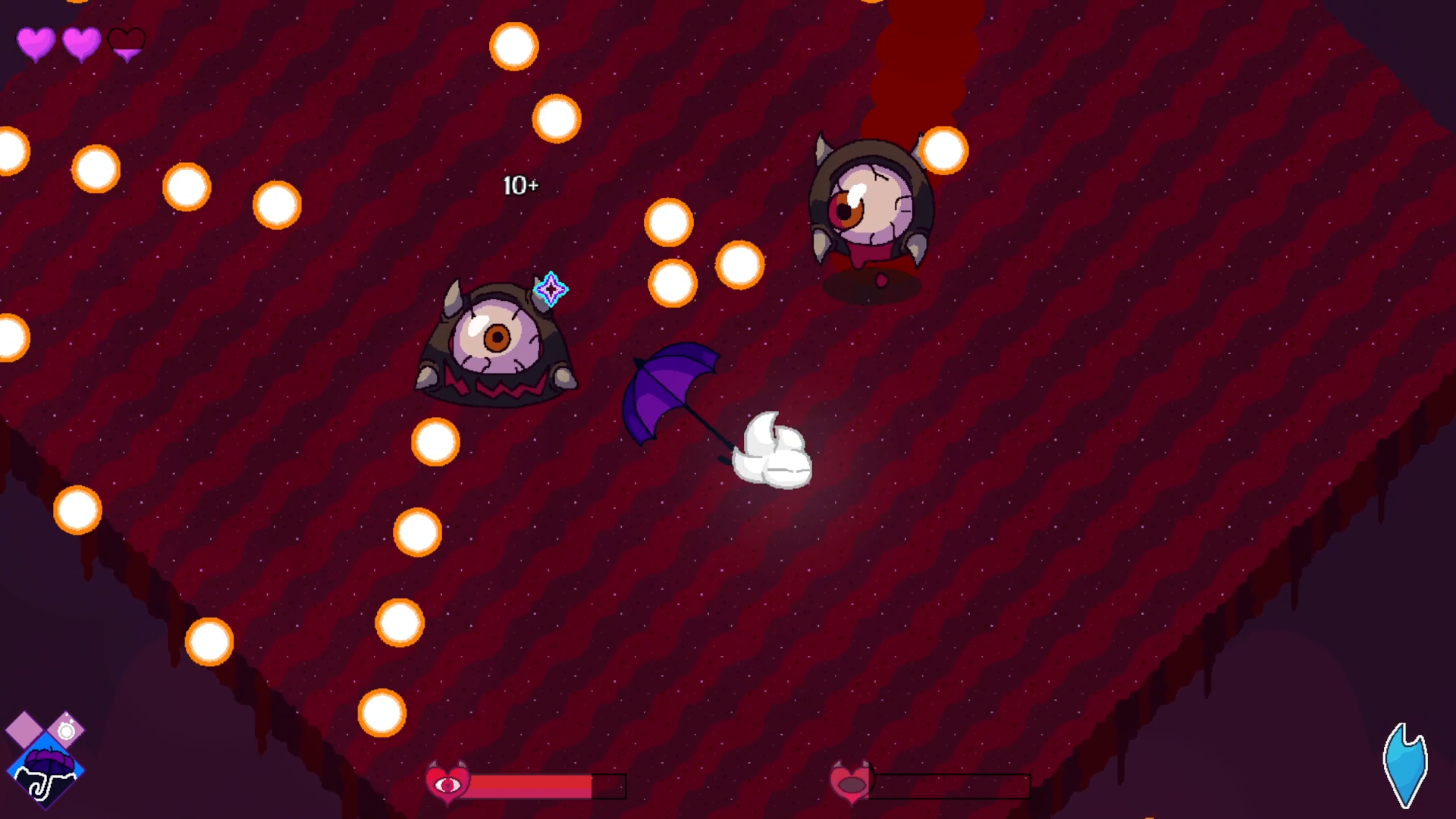The image size is (1456, 819).
Task: Click the orange bullet near top center
Action: coord(514,47)
